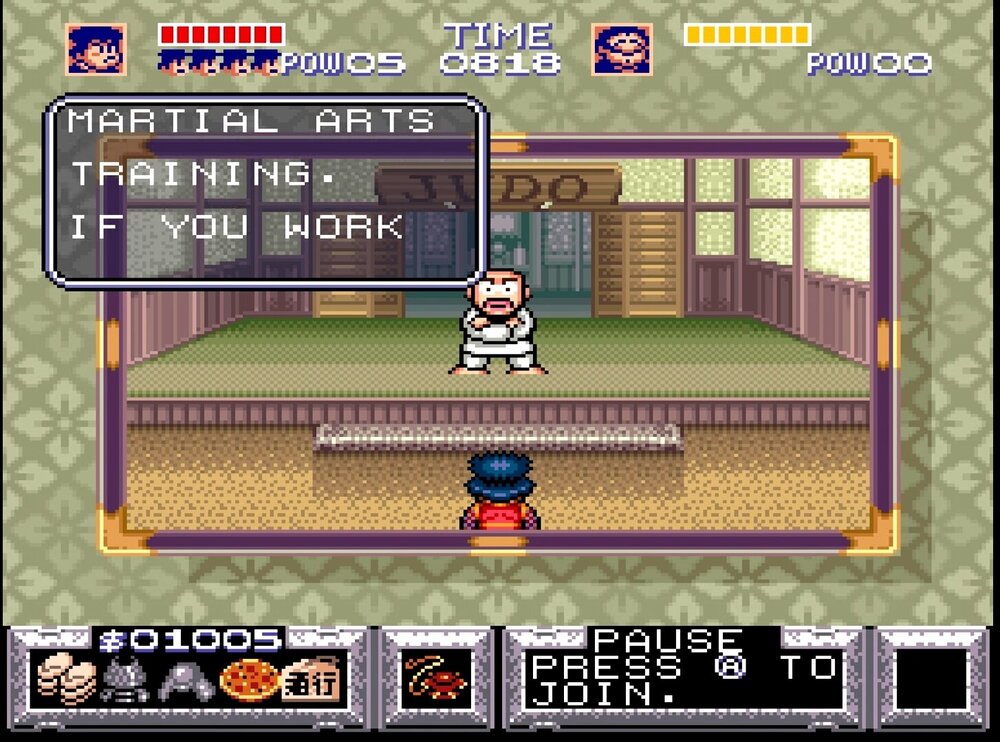Select the equipped yo-yo weapon slot
1000x742 pixels.
[437, 681]
